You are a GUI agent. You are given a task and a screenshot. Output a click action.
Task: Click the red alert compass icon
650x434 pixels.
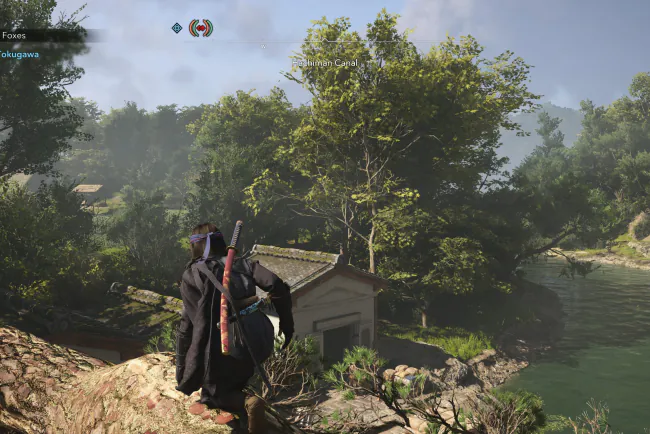pyautogui.click(x=201, y=28)
